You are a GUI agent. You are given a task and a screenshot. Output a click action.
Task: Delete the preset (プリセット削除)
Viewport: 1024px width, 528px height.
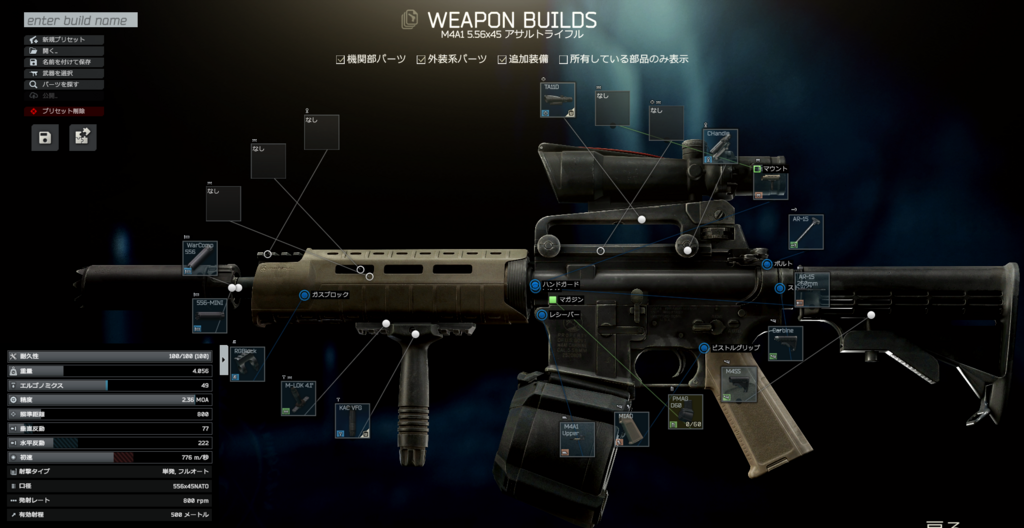[64, 111]
